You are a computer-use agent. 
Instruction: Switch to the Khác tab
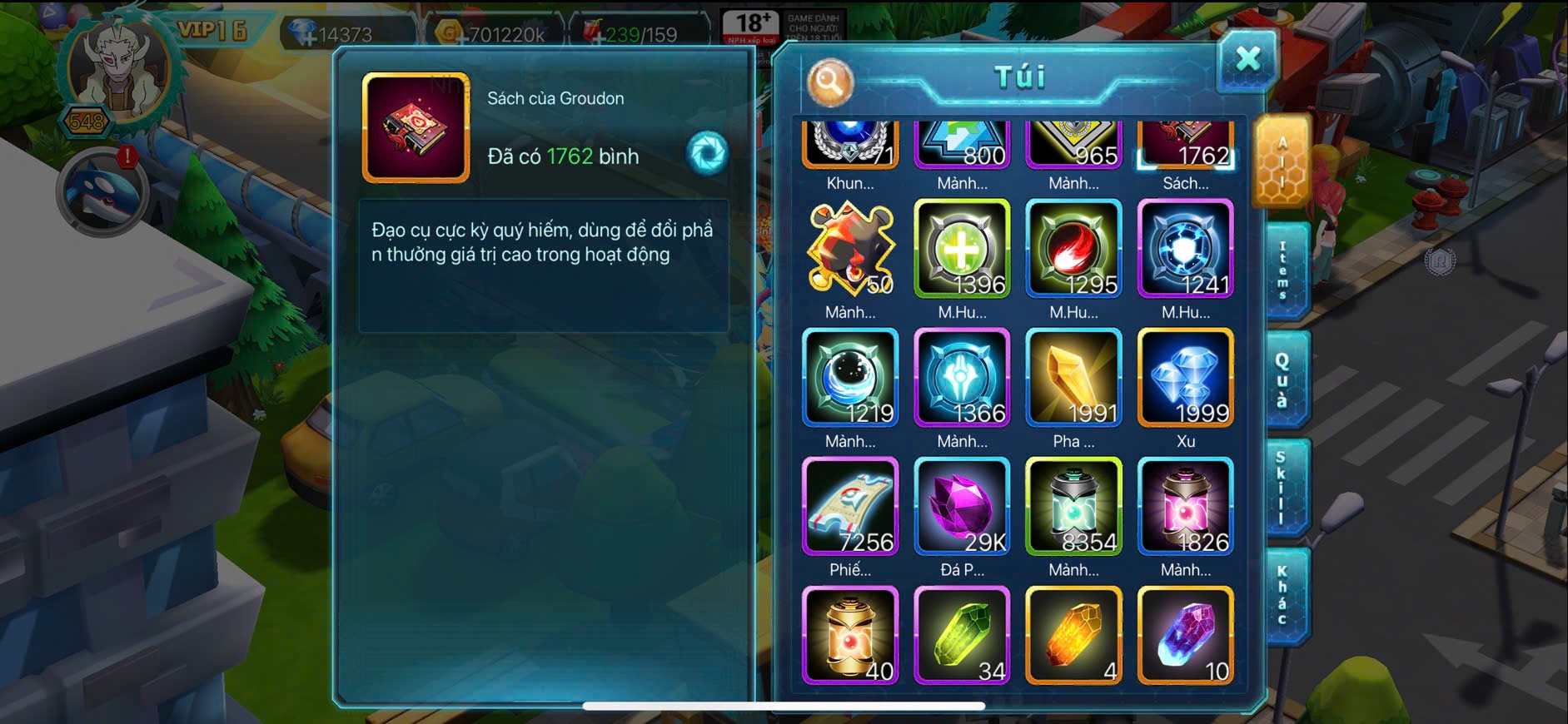(x=1284, y=595)
